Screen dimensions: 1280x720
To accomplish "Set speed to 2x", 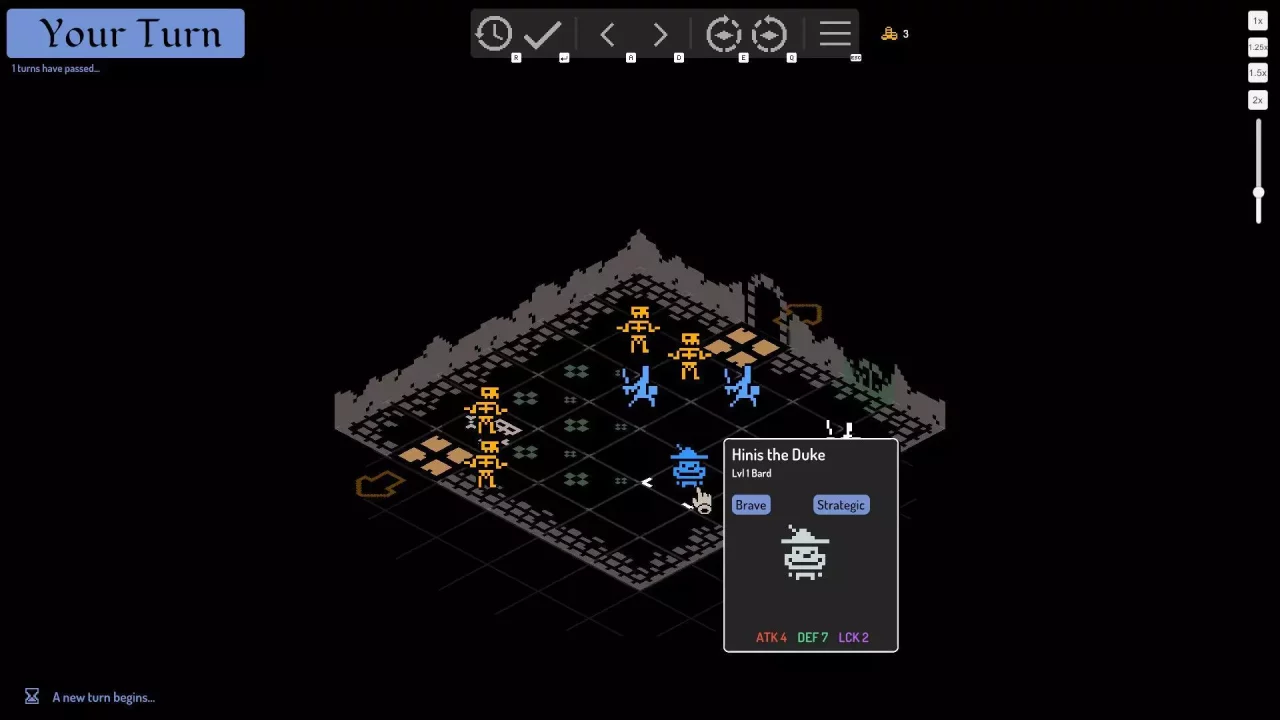I will coord(1258,100).
